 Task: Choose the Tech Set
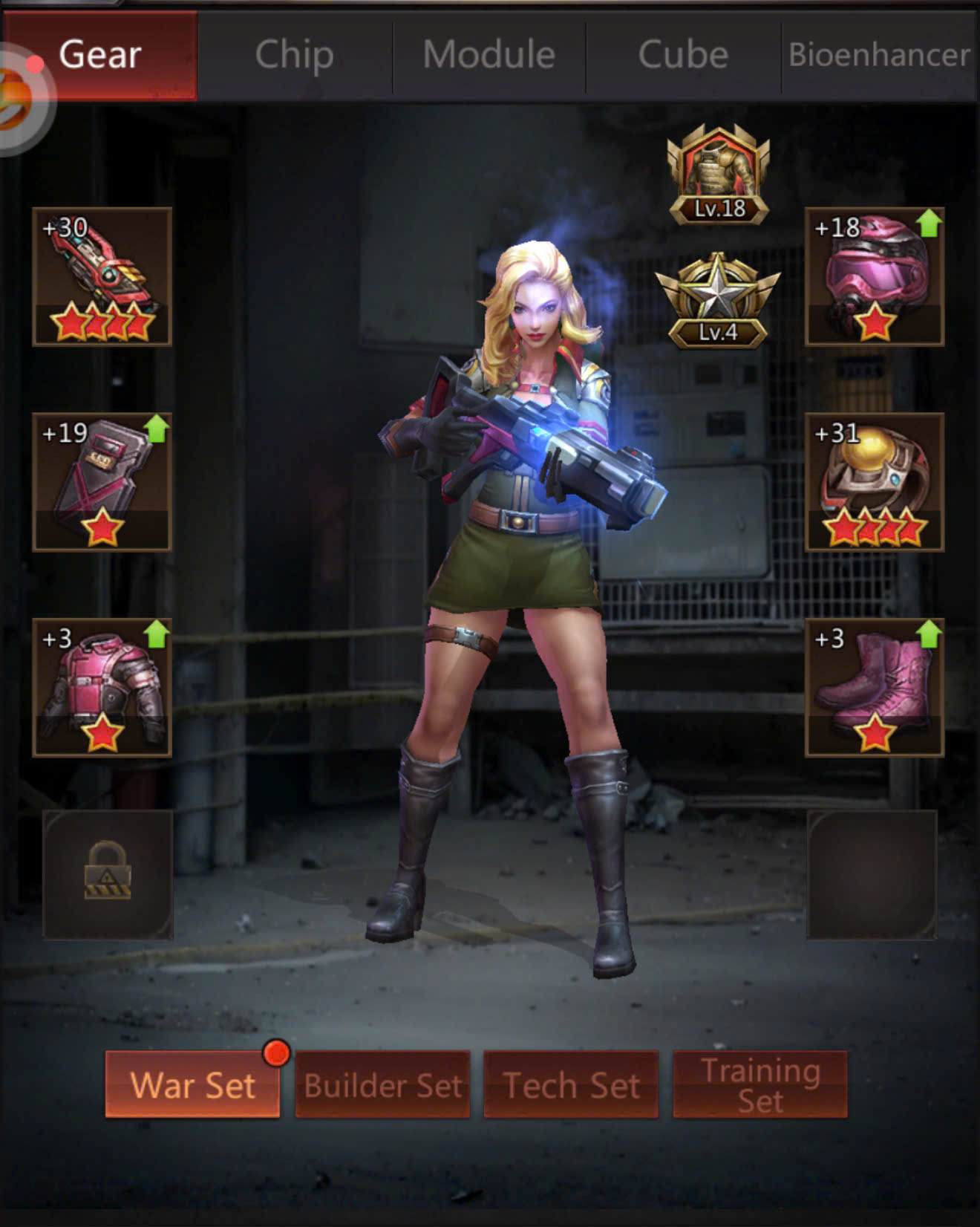[x=571, y=1084]
